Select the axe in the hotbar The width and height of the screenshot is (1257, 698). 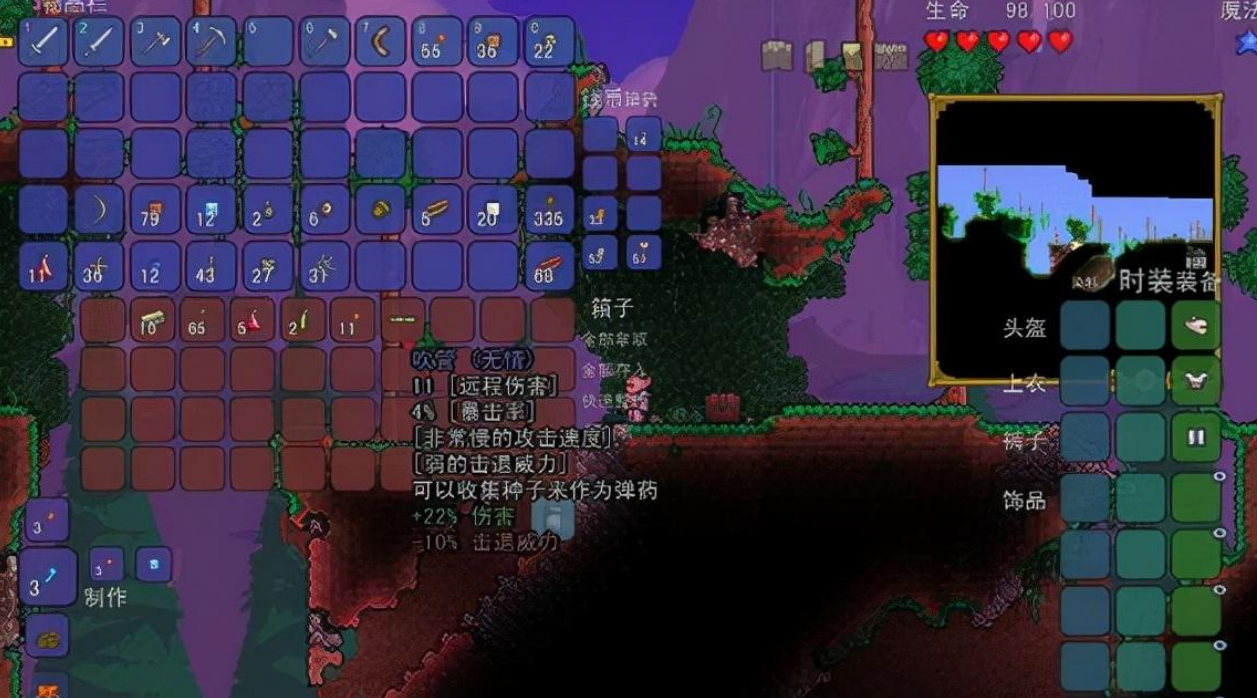pos(155,42)
